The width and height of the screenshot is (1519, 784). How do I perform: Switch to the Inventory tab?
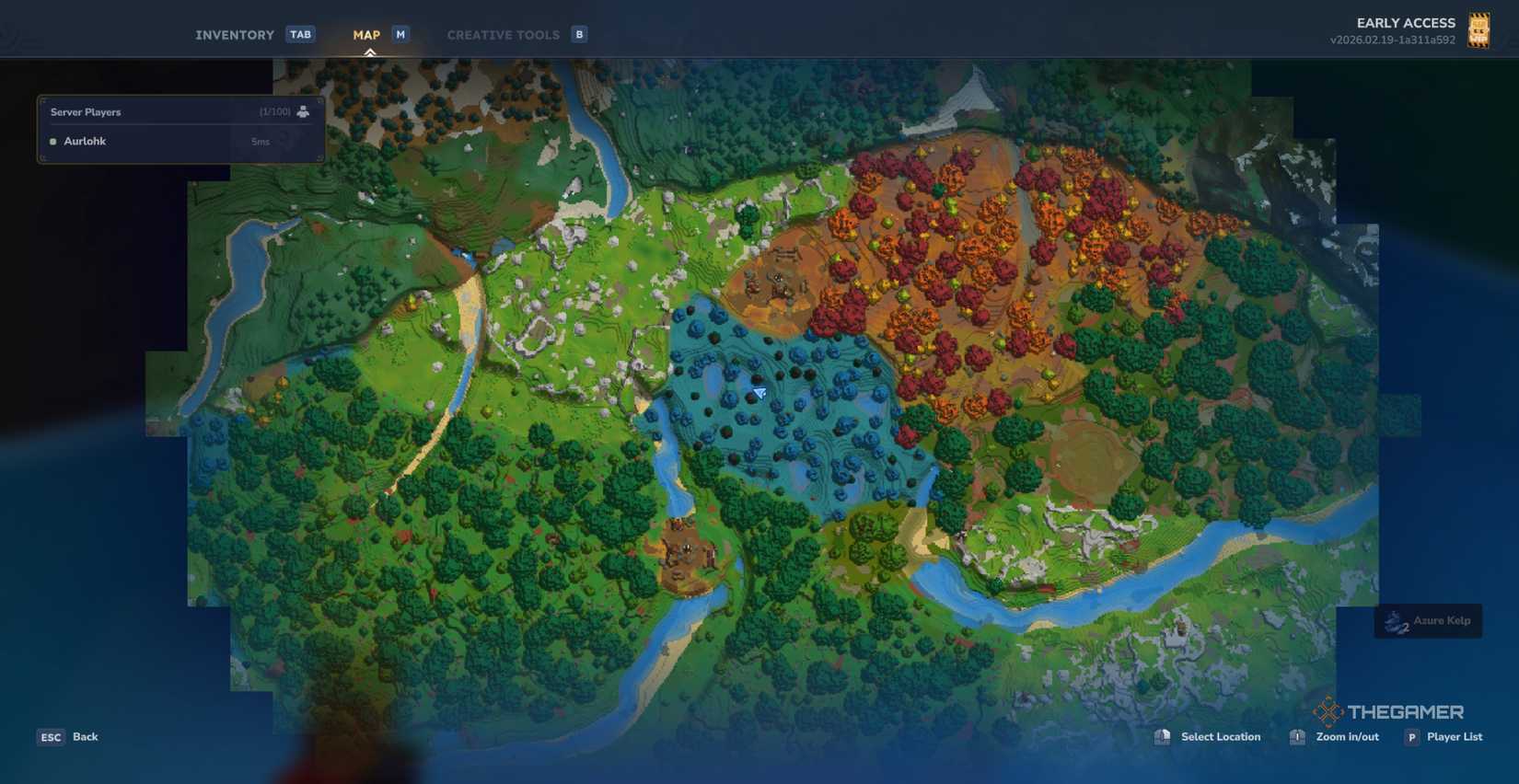[234, 34]
